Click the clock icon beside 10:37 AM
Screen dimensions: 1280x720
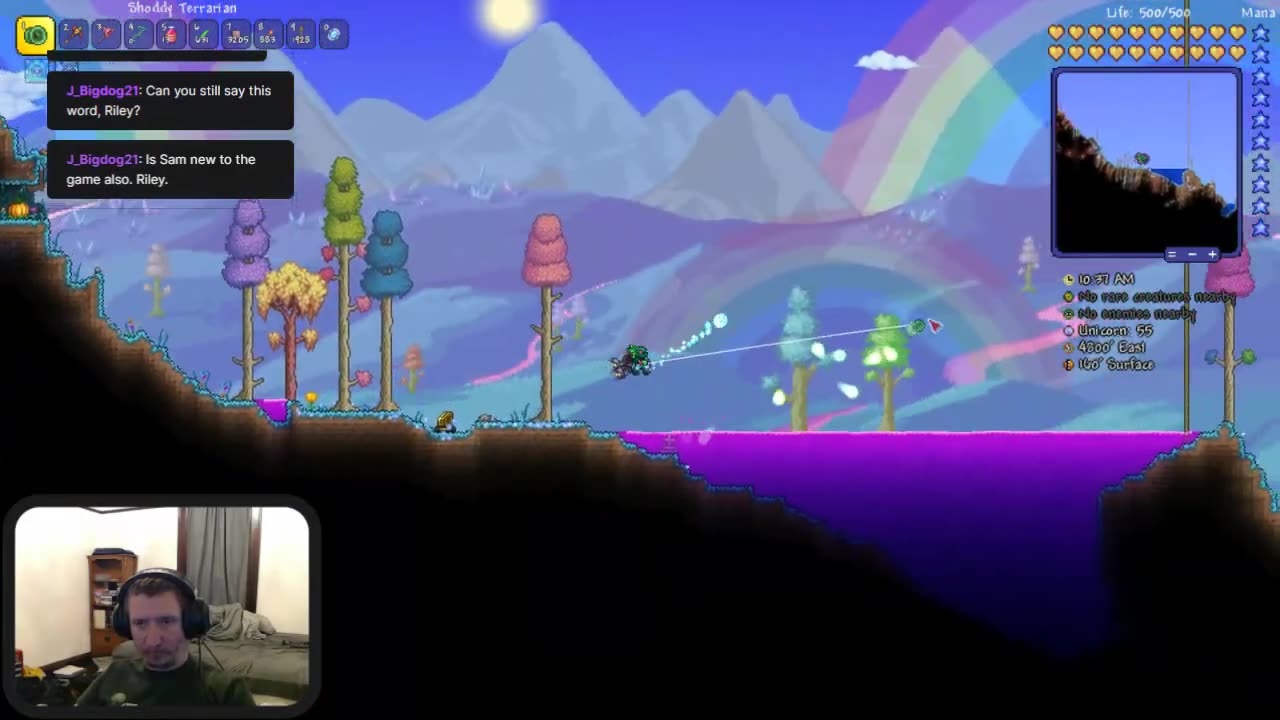pyautogui.click(x=1069, y=280)
